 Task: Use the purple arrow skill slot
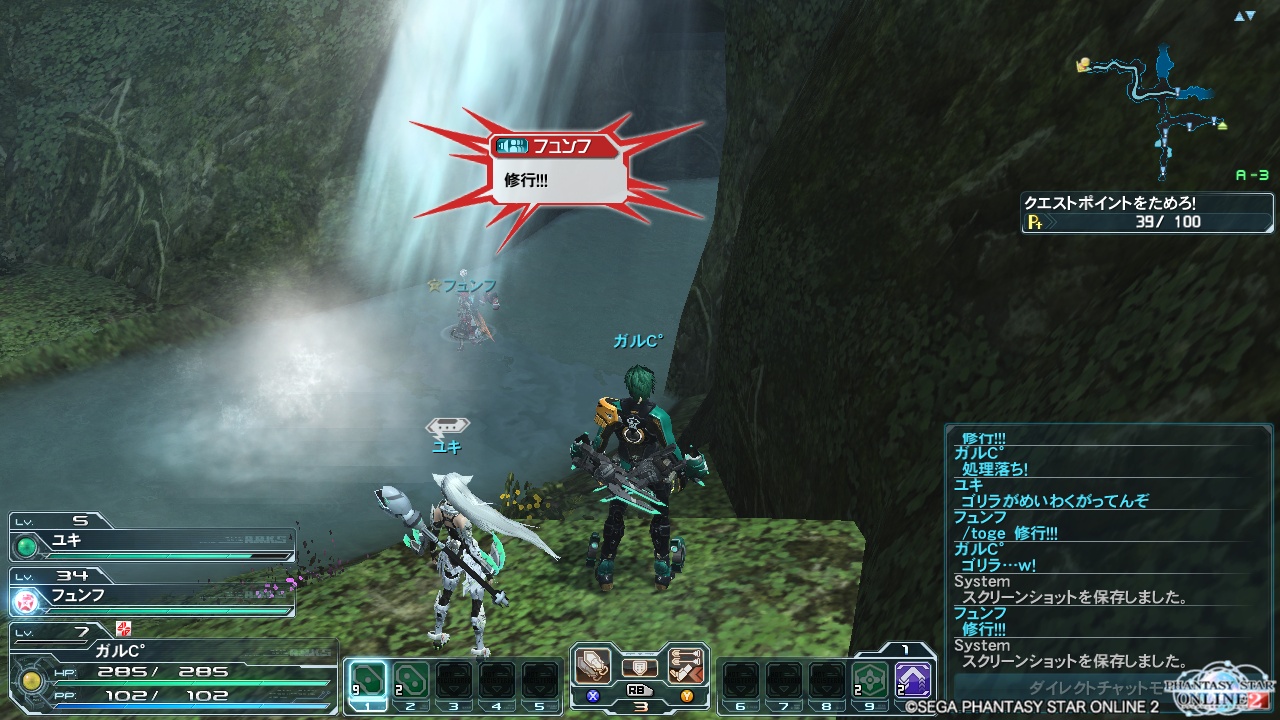pos(913,680)
